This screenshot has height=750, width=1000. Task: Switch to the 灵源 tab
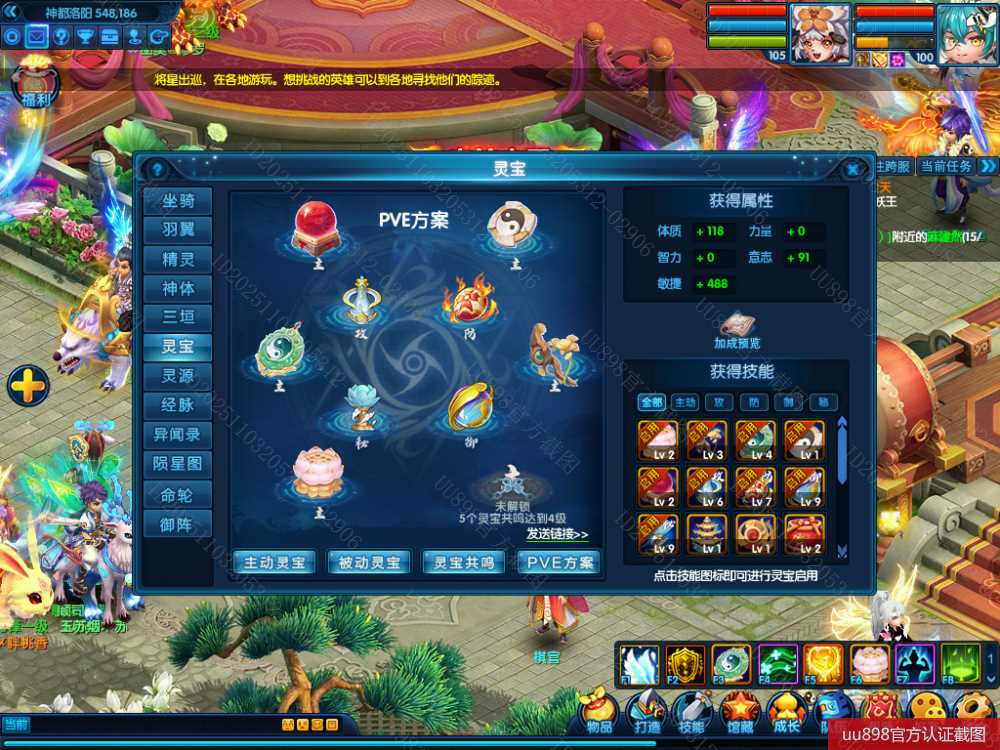pos(178,376)
